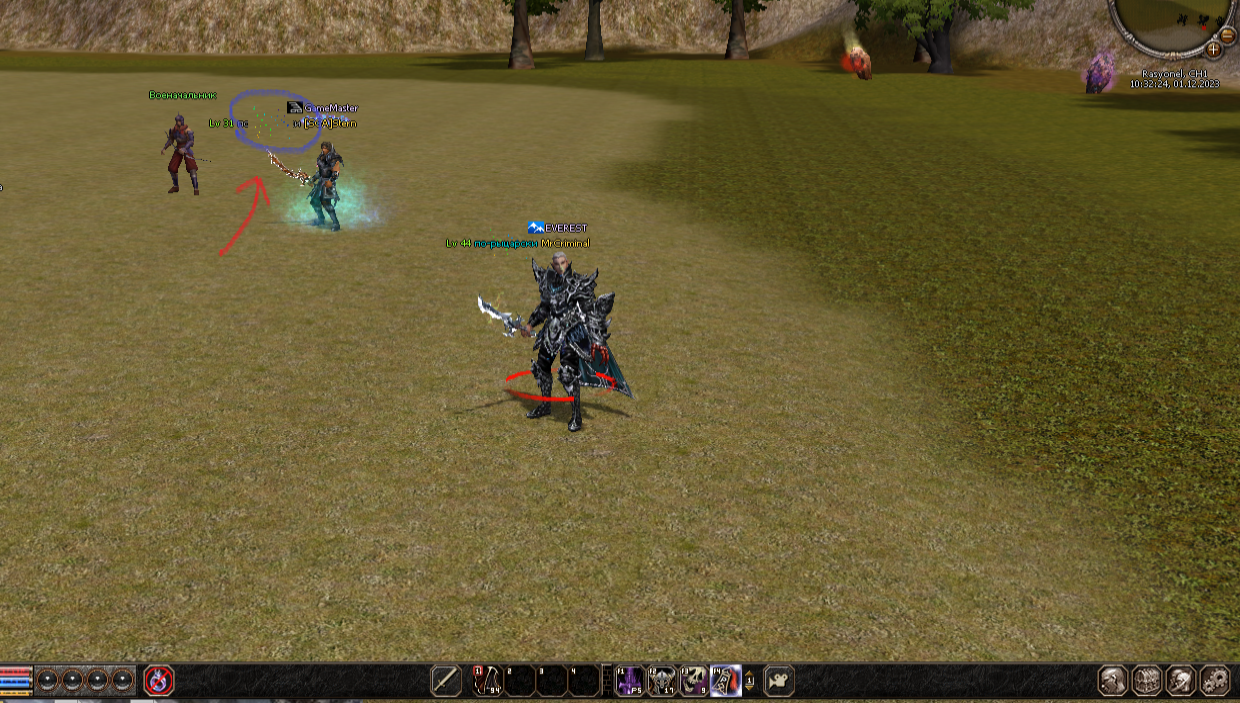Toggle the camera mode button
The height and width of the screenshot is (703, 1240).
(x=779, y=681)
